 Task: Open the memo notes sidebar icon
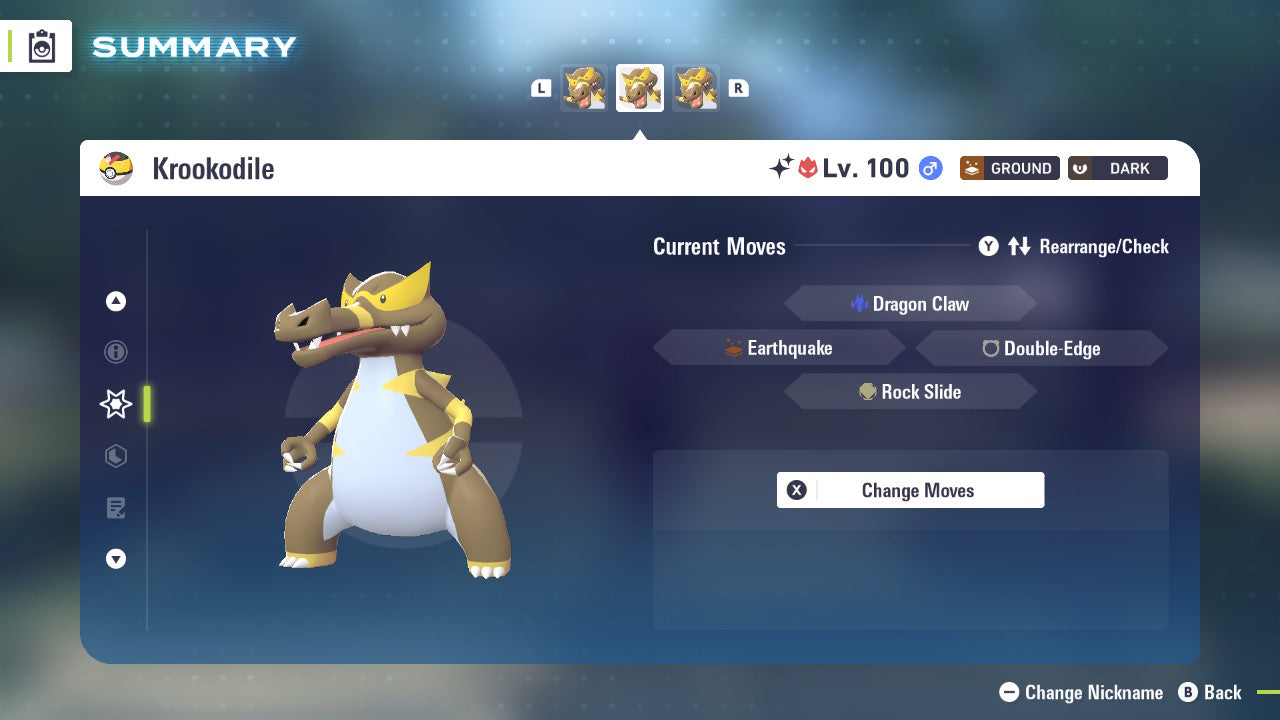click(116, 508)
